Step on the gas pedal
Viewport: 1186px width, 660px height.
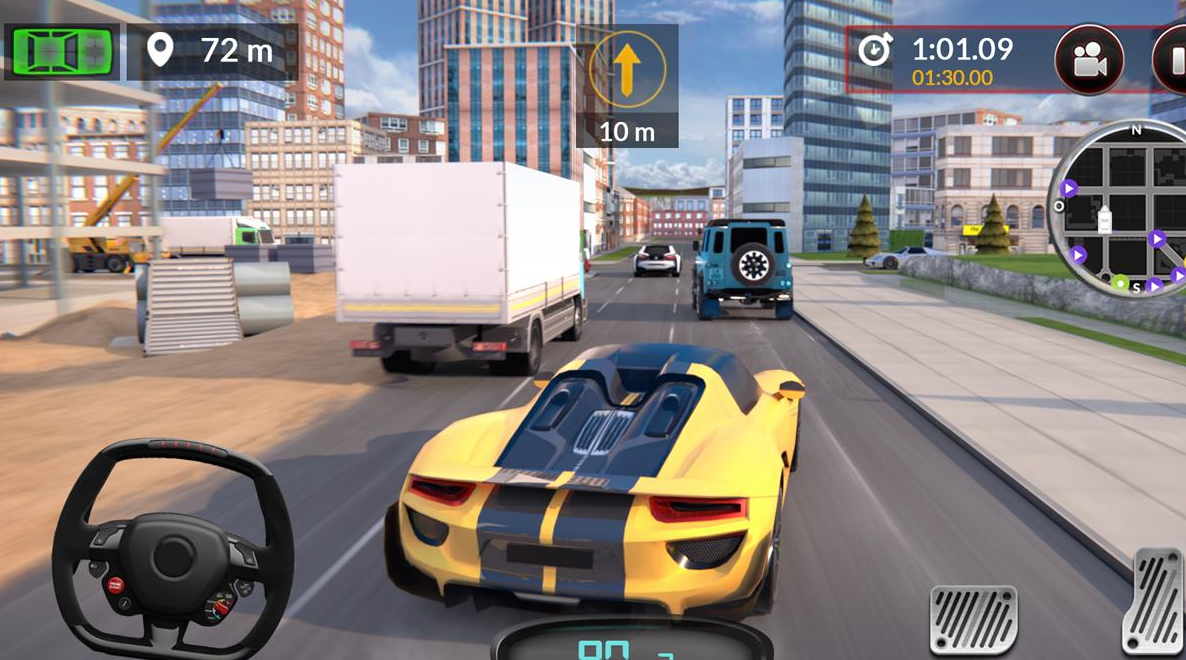pos(1155,602)
